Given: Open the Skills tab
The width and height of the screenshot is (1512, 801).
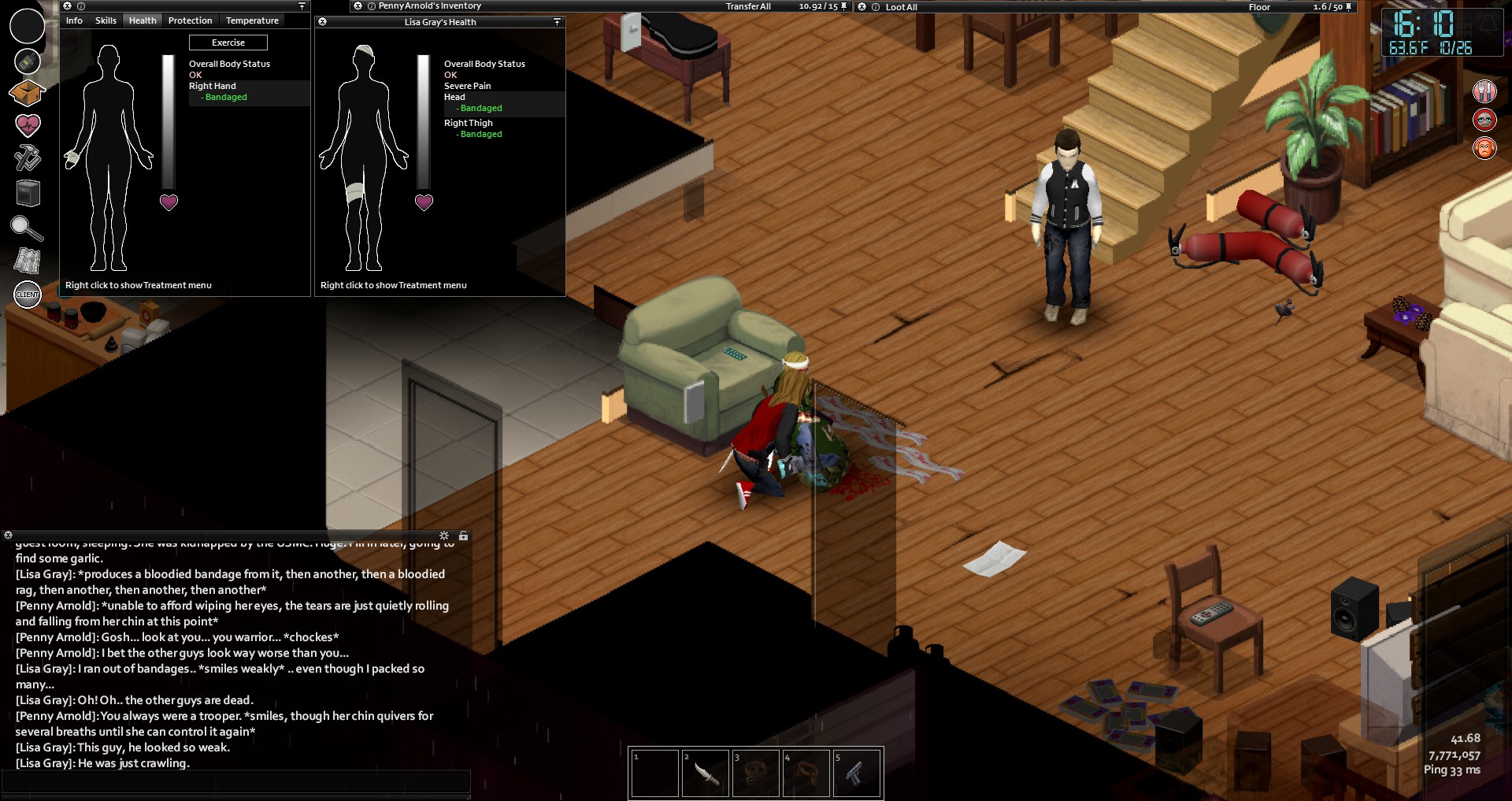Looking at the screenshot, I should pyautogui.click(x=106, y=20).
